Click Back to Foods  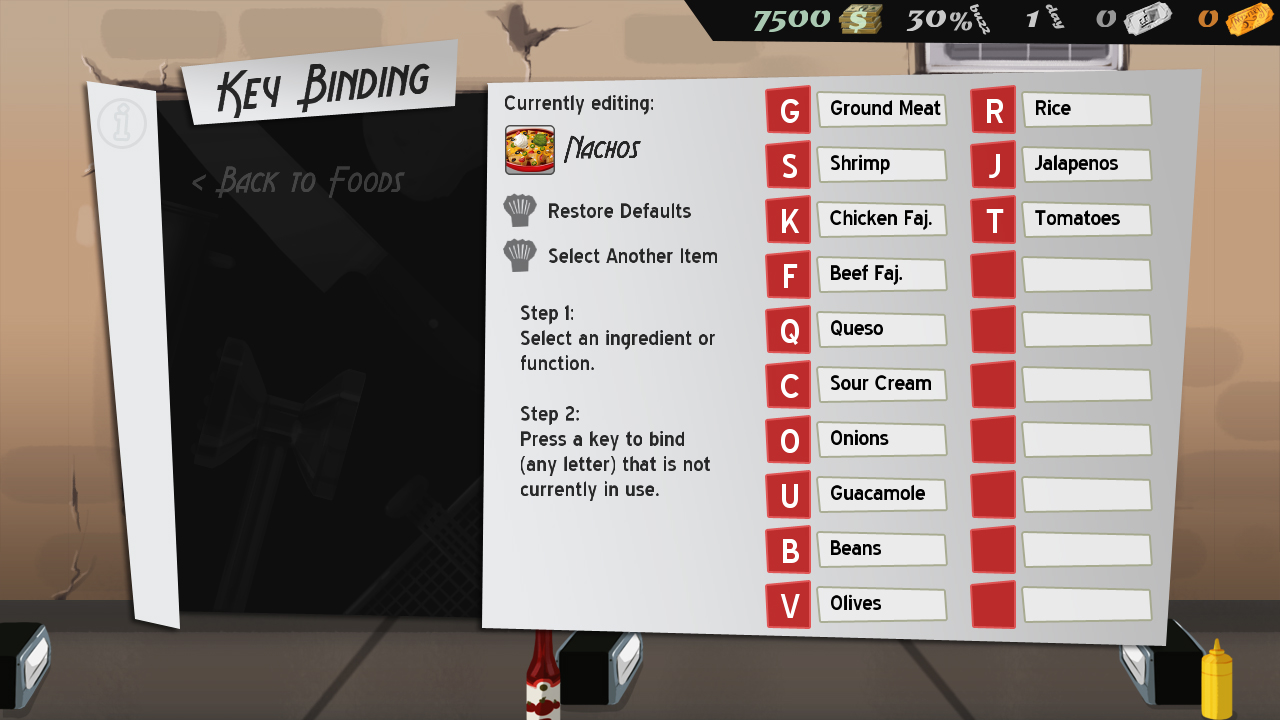tap(297, 182)
